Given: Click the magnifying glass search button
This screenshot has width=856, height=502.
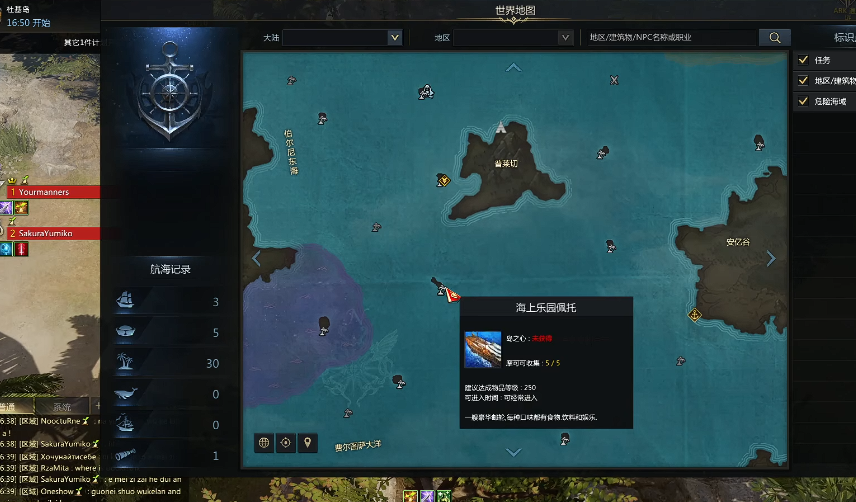Looking at the screenshot, I should 774,37.
